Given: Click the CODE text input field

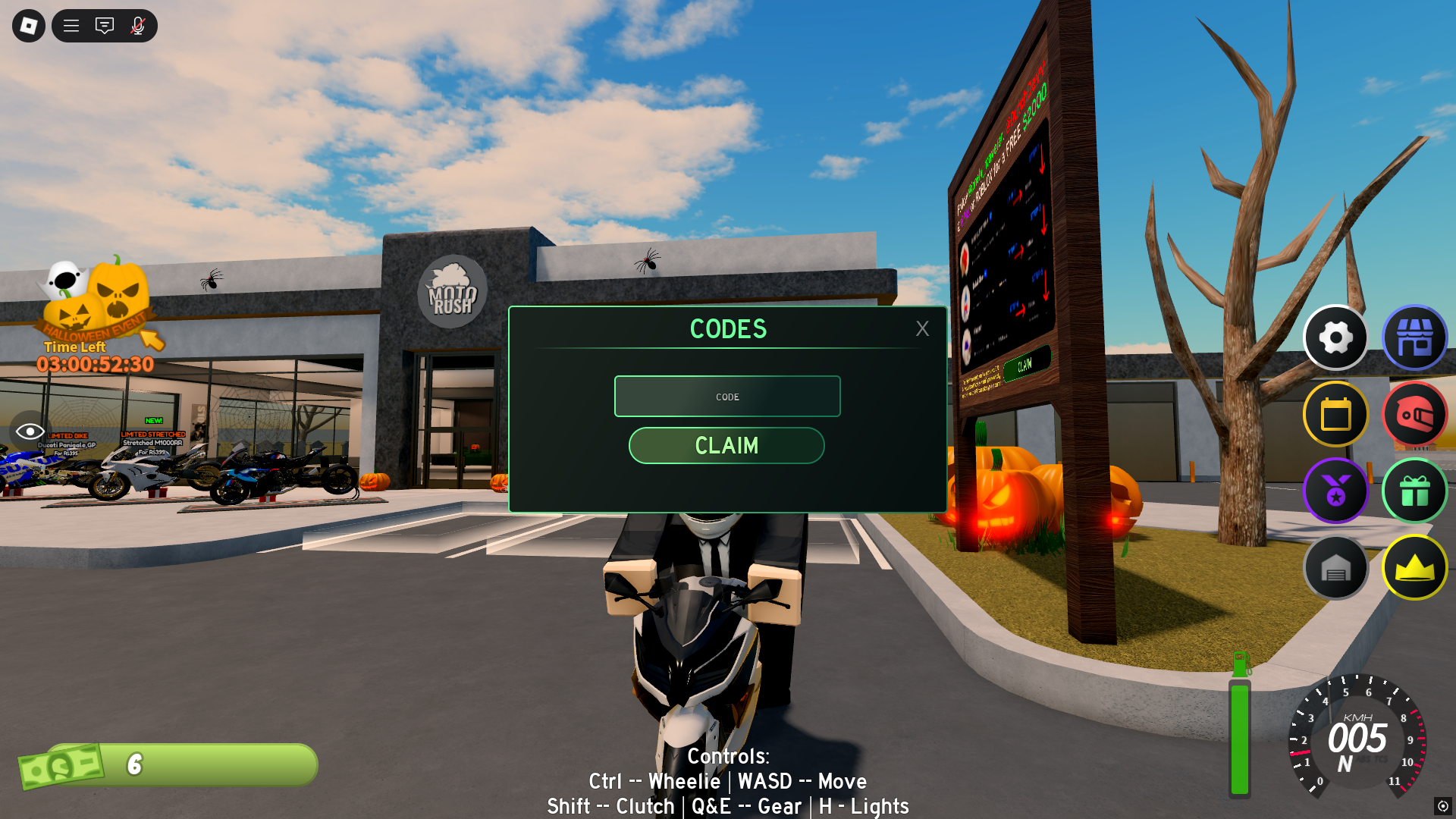Looking at the screenshot, I should click(x=727, y=396).
